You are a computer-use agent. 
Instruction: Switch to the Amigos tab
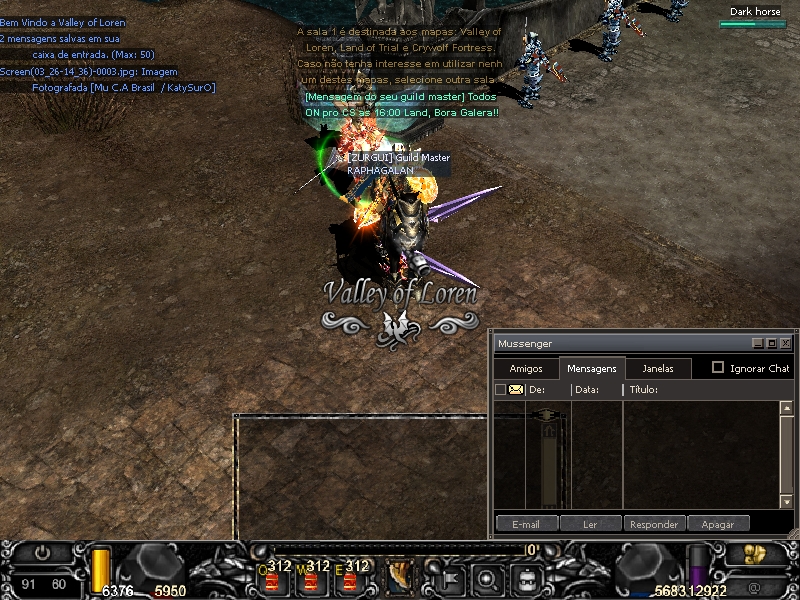pyautogui.click(x=526, y=369)
